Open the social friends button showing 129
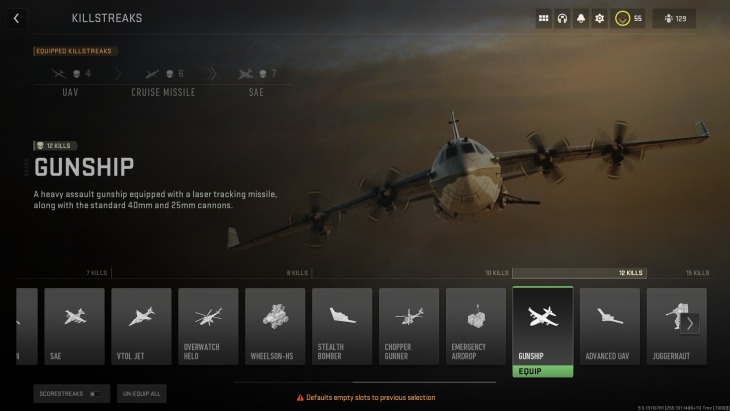This screenshot has height=411, width=730. 674,18
